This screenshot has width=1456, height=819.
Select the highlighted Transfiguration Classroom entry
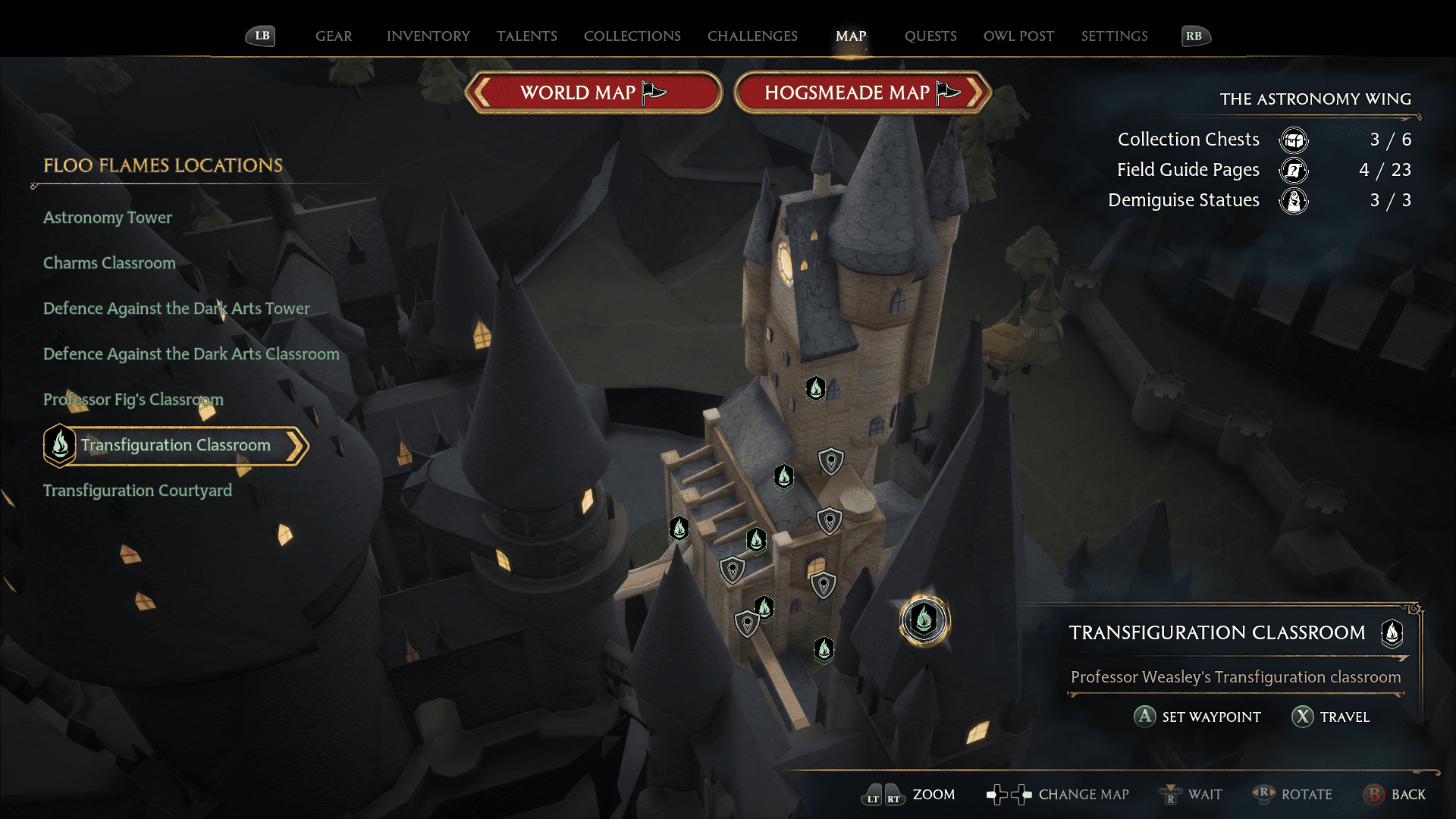point(175,445)
